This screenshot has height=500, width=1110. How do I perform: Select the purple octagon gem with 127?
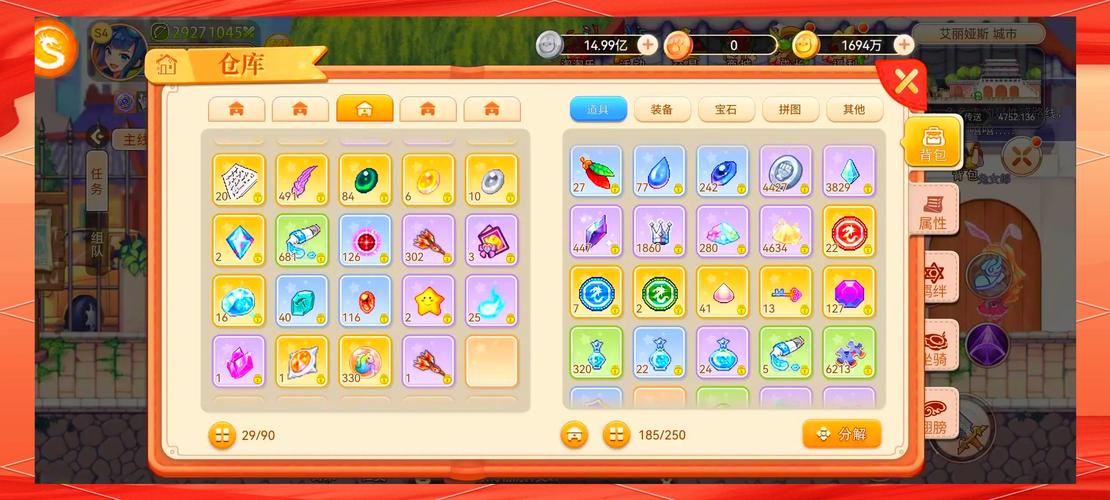(x=849, y=292)
